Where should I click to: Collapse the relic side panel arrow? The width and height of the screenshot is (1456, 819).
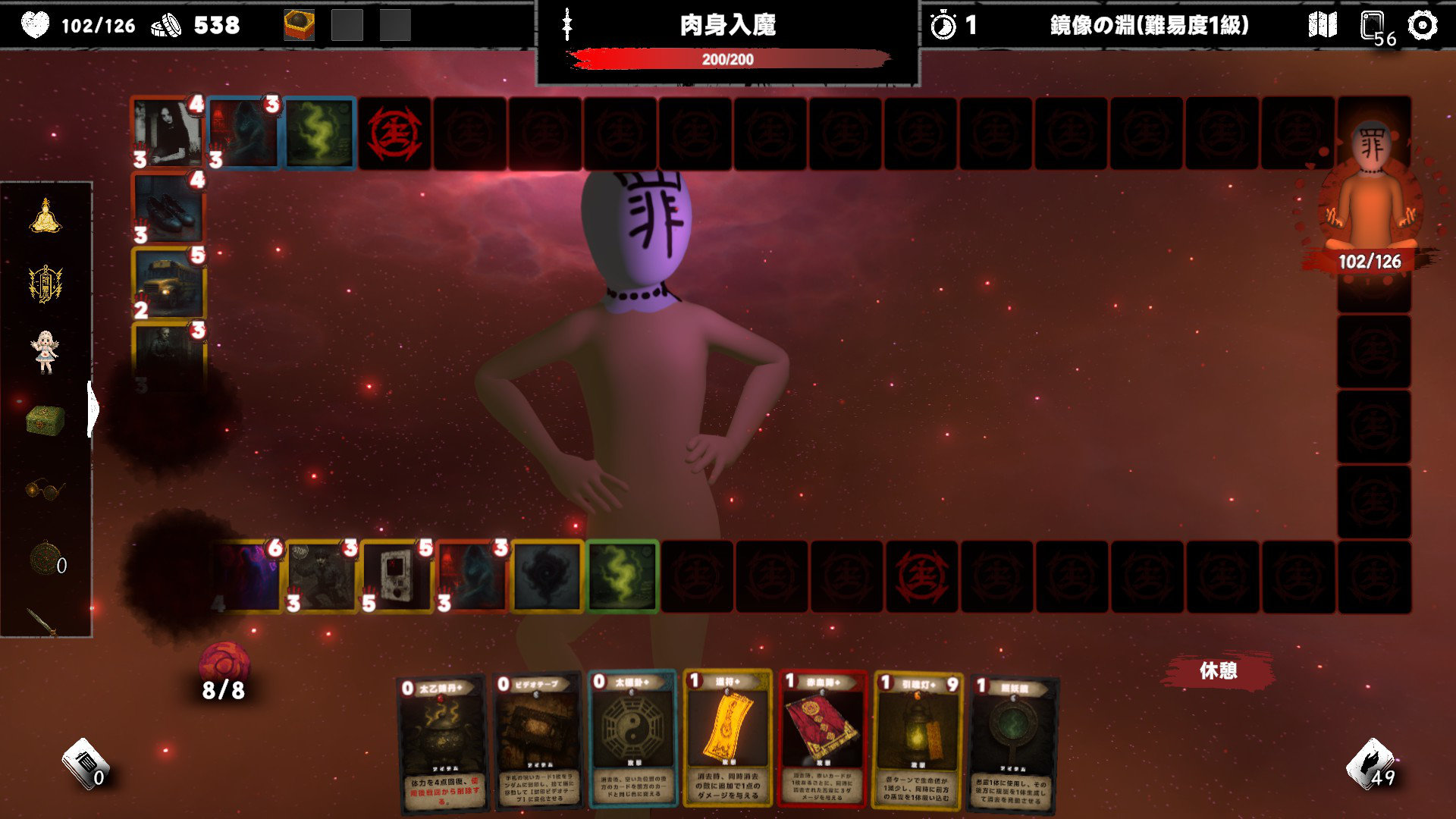(93, 409)
